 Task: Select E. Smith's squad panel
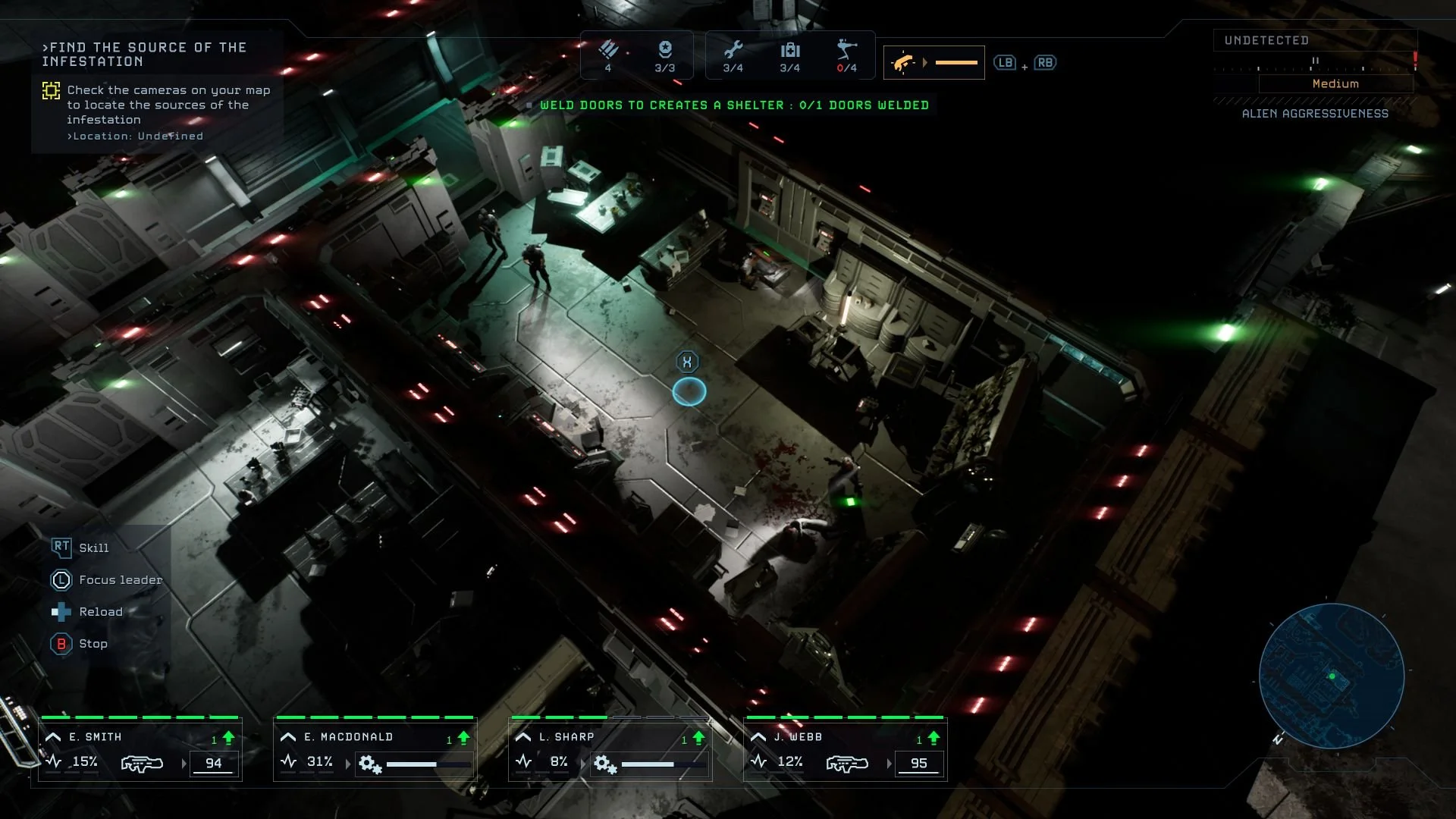point(140,749)
